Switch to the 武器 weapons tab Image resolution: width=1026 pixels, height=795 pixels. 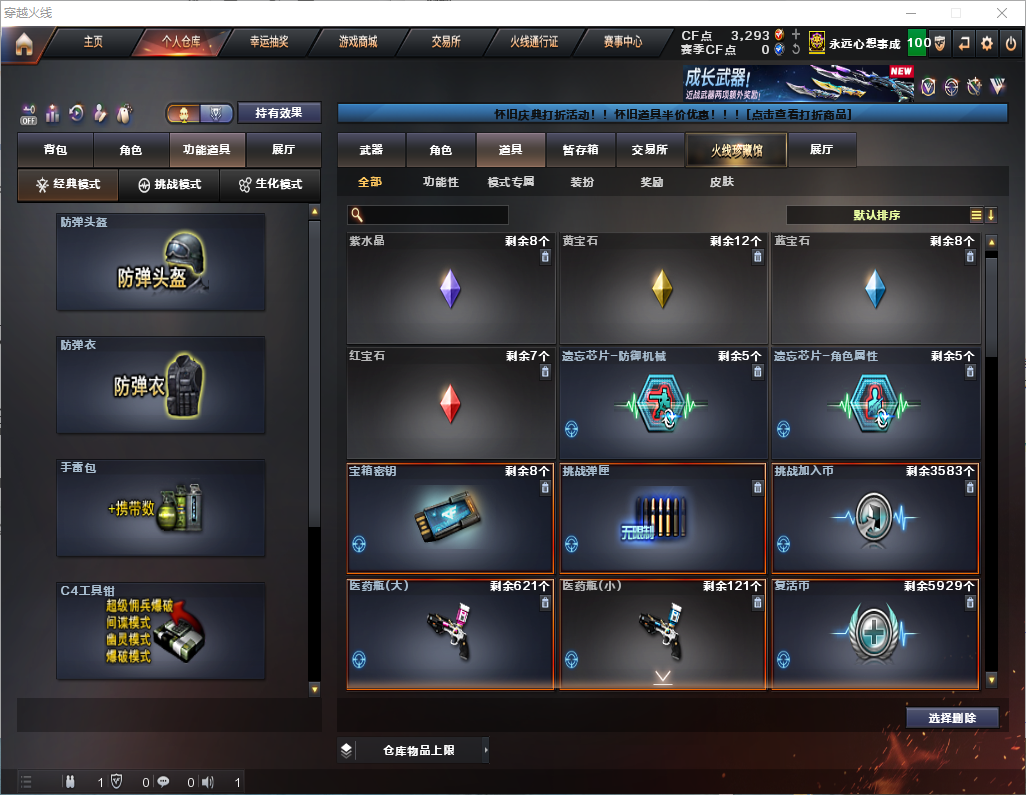[371, 150]
